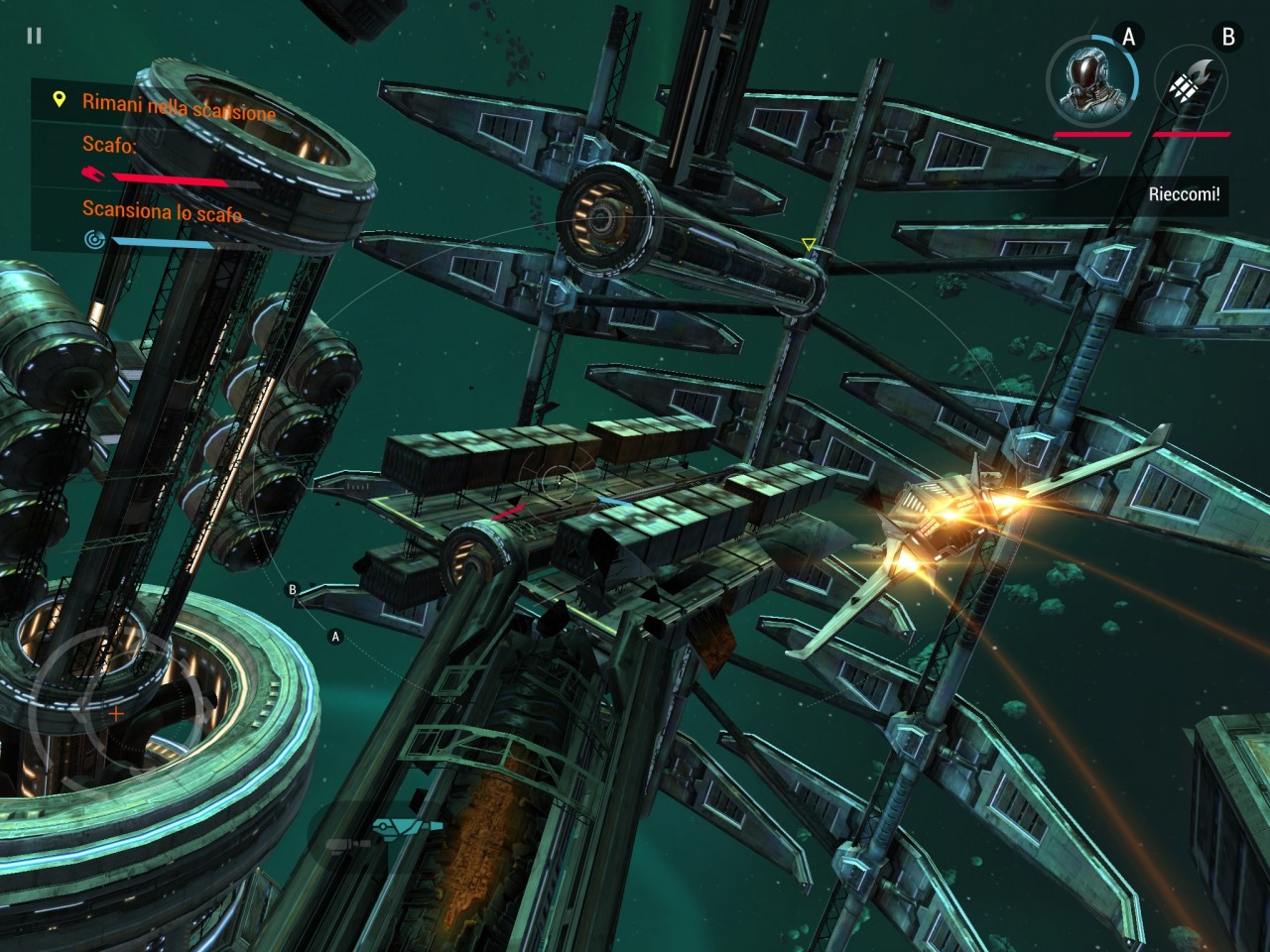Switch to the grey secondary weapon icon
This screenshot has width=1270, height=952.
(x=347, y=844)
